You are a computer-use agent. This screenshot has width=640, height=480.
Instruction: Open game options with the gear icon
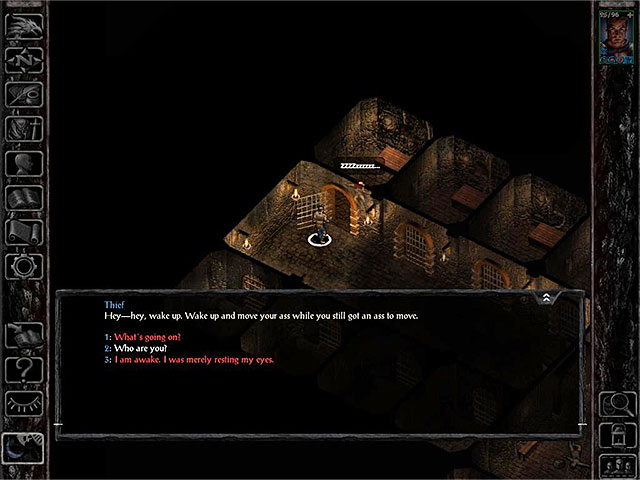22,266
